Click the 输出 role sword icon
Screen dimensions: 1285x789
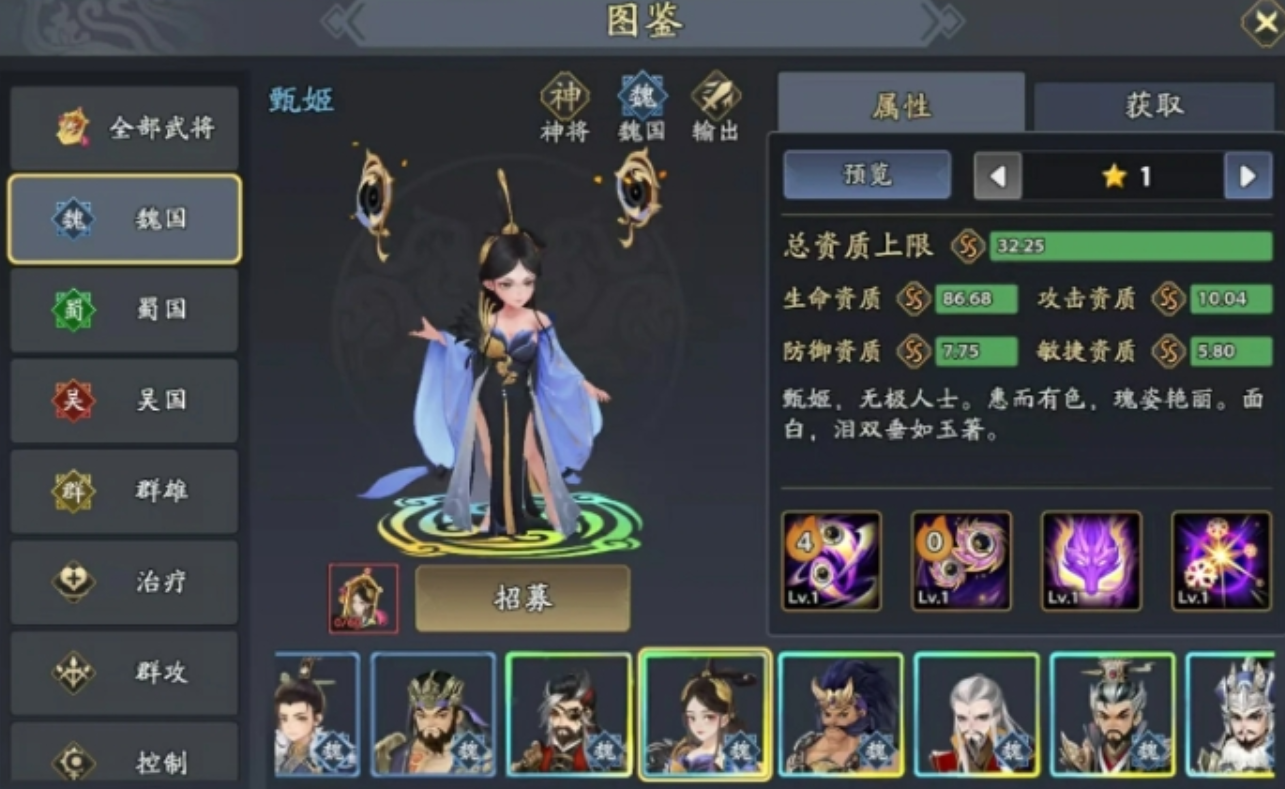716,96
